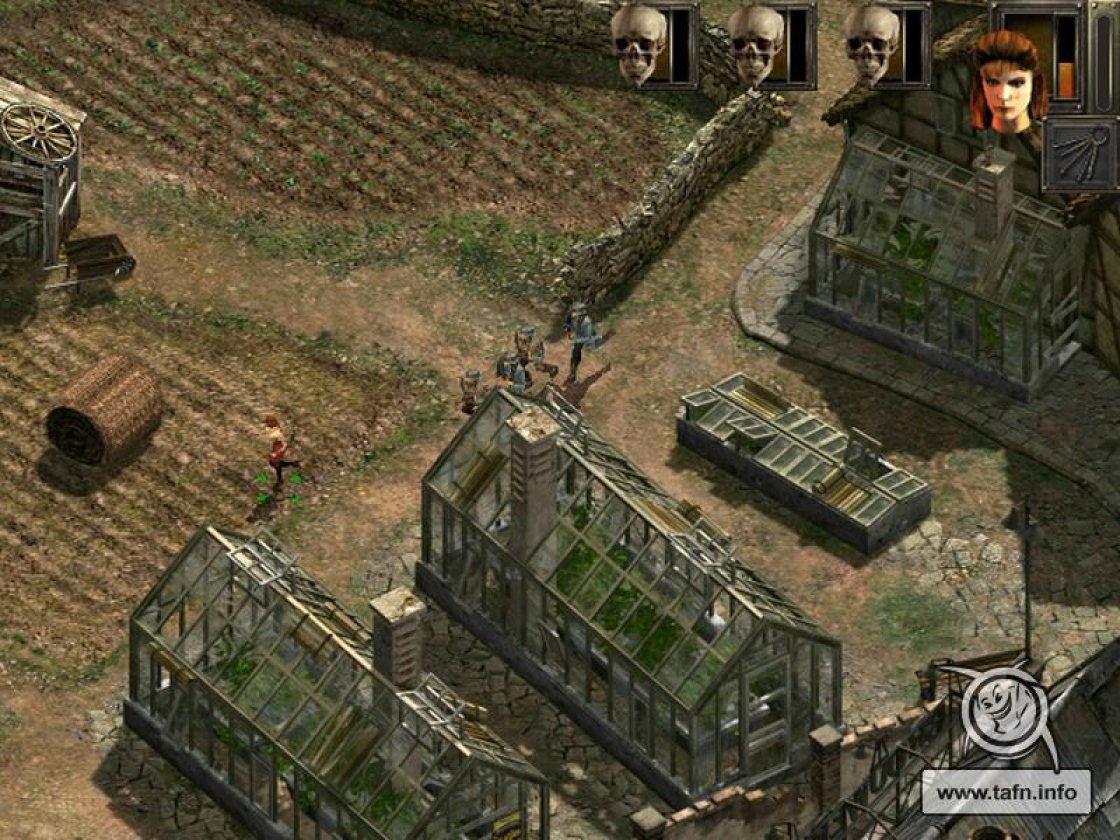Open the www.tafn.info watermark link

click(1005, 792)
